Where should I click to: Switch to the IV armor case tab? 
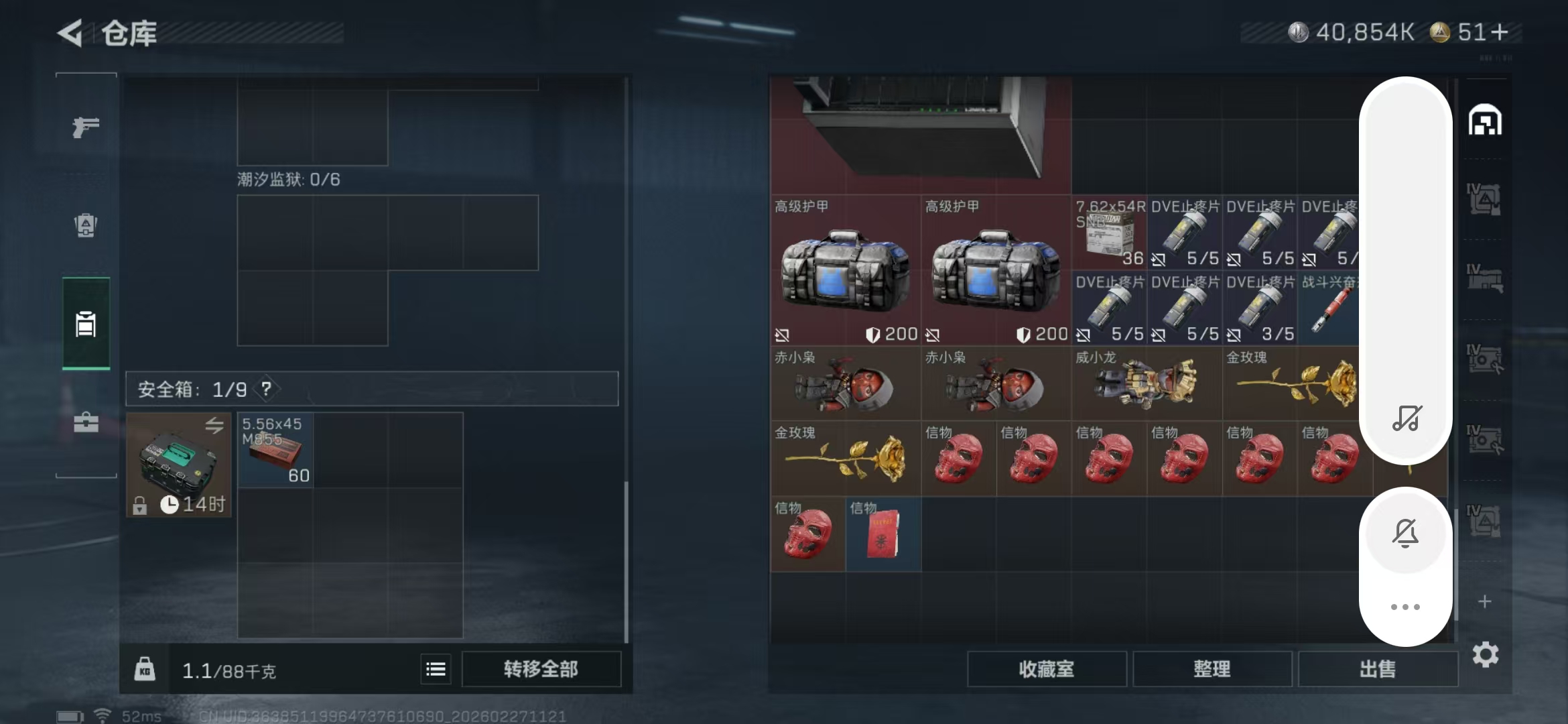coord(1486,198)
